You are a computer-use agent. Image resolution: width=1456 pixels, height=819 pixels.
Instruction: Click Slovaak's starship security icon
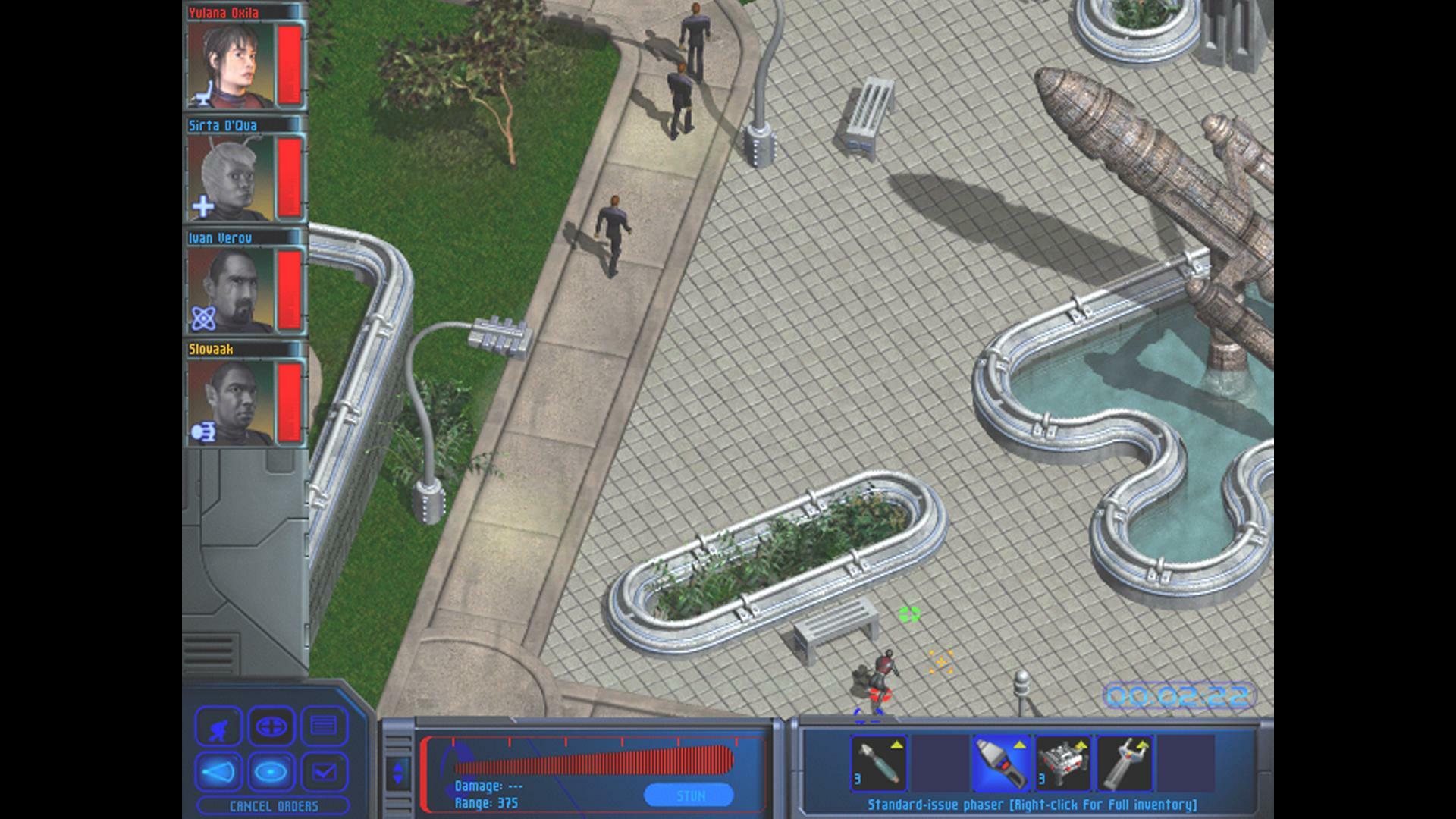(203, 429)
